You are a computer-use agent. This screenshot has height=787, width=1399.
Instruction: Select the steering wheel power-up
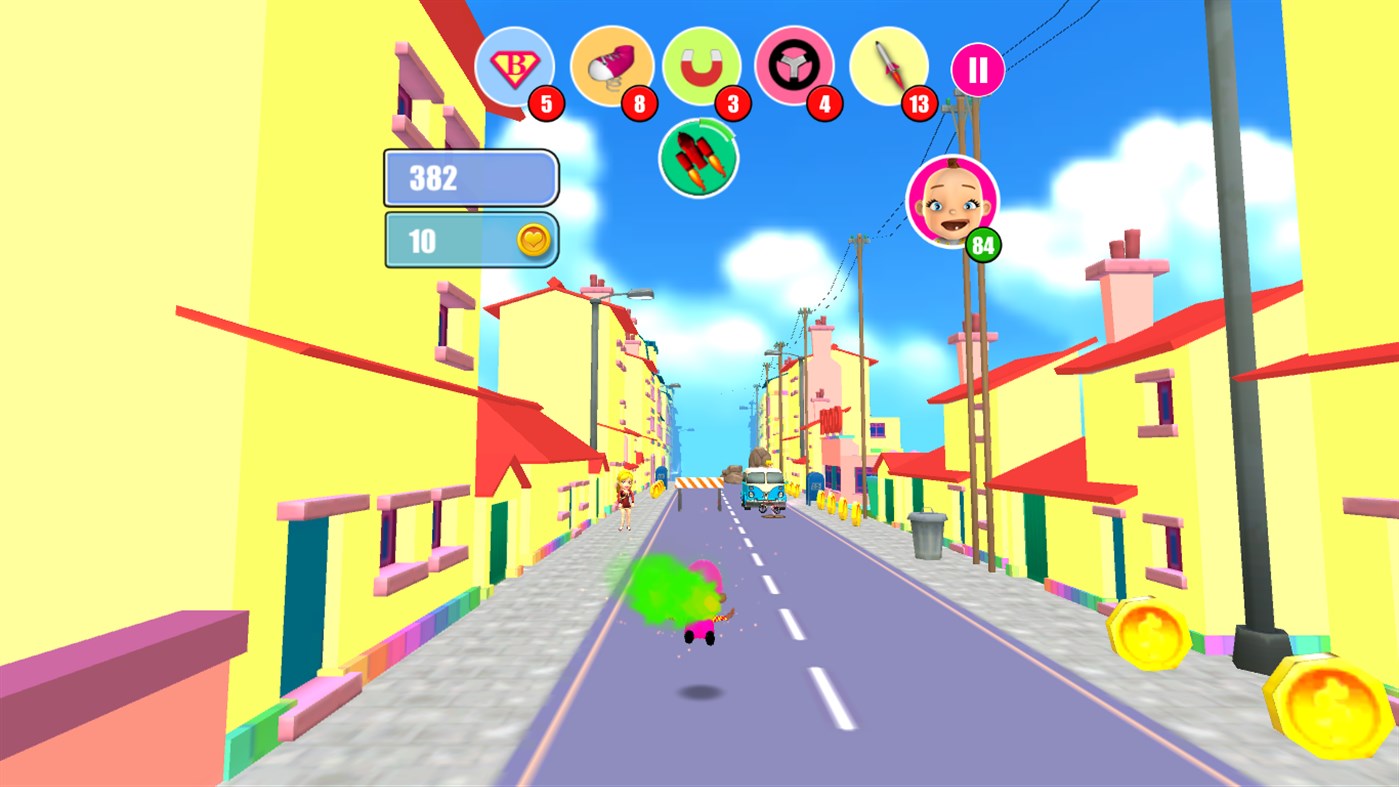coord(795,65)
